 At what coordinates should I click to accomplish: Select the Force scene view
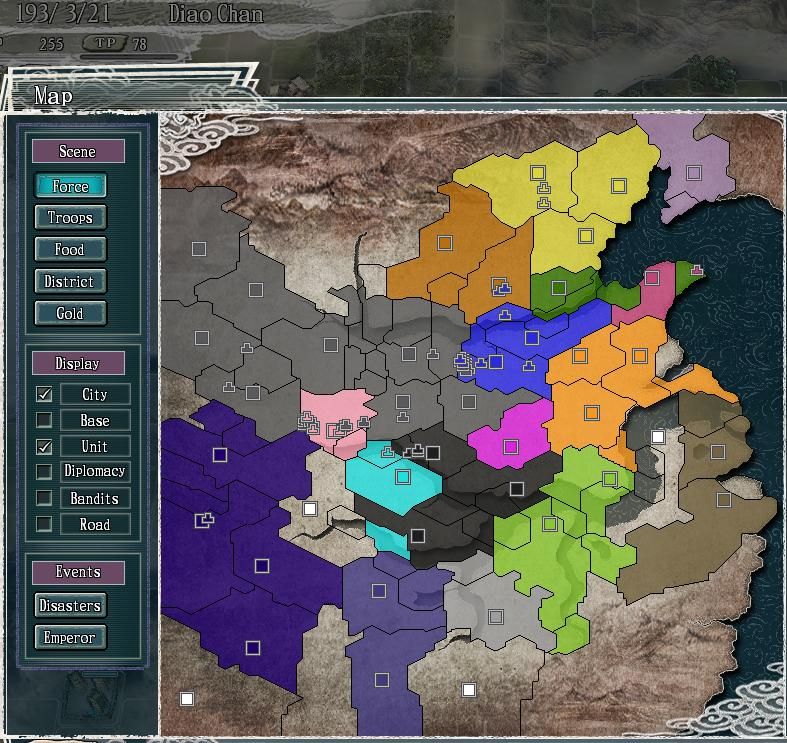[70, 186]
